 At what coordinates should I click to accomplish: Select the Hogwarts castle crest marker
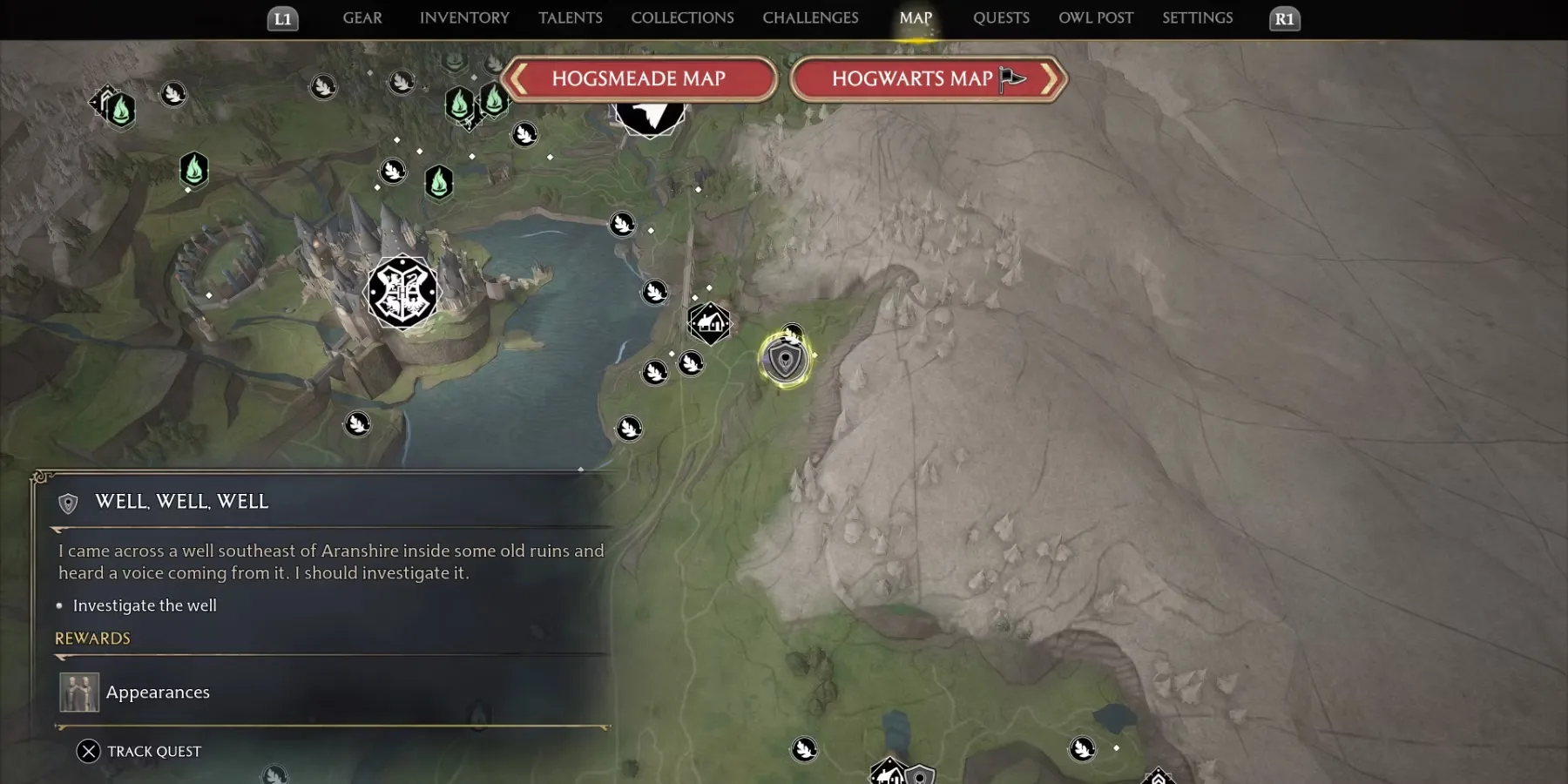(x=402, y=292)
